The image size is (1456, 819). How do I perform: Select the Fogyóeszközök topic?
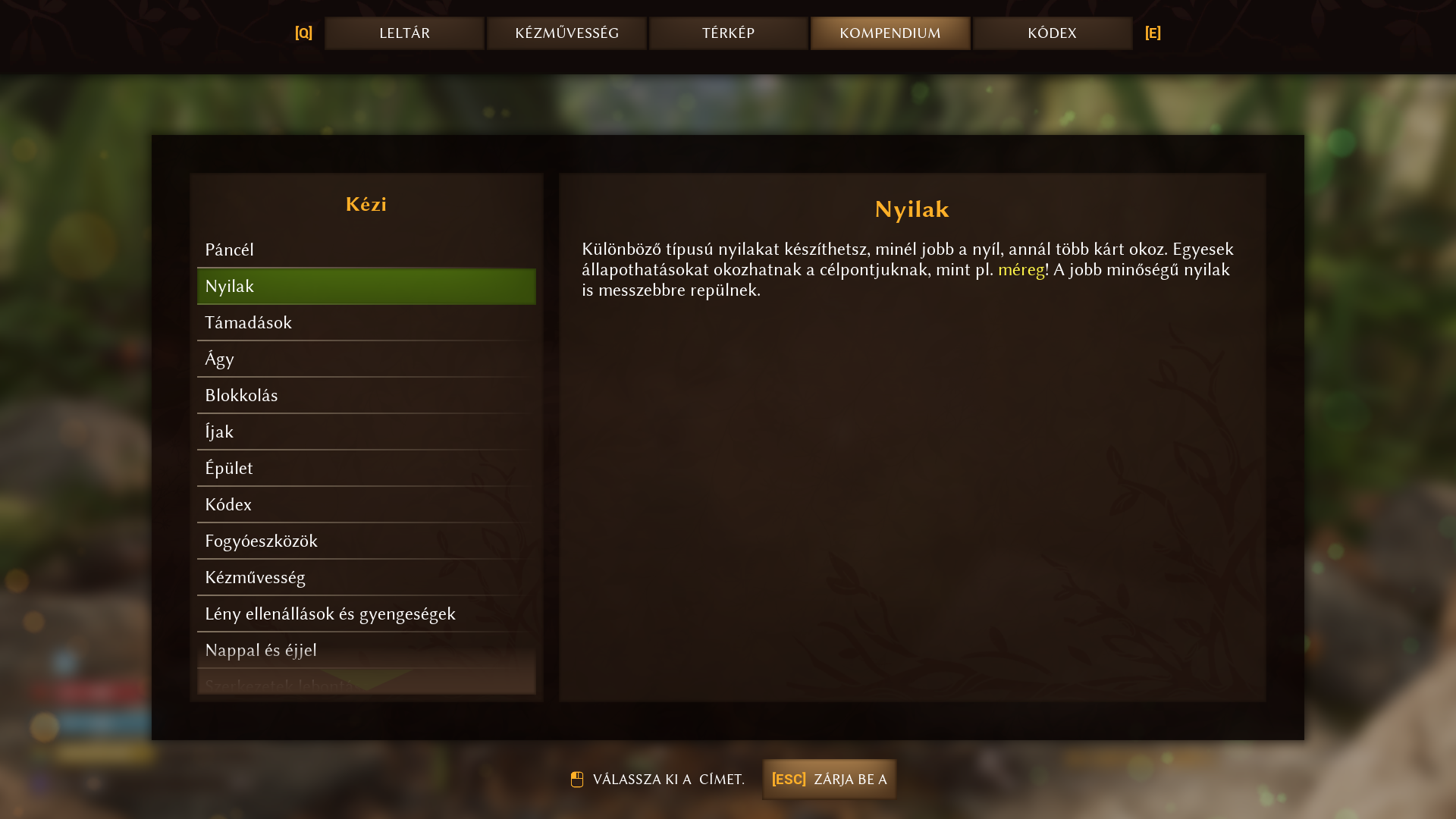pyautogui.click(x=366, y=541)
